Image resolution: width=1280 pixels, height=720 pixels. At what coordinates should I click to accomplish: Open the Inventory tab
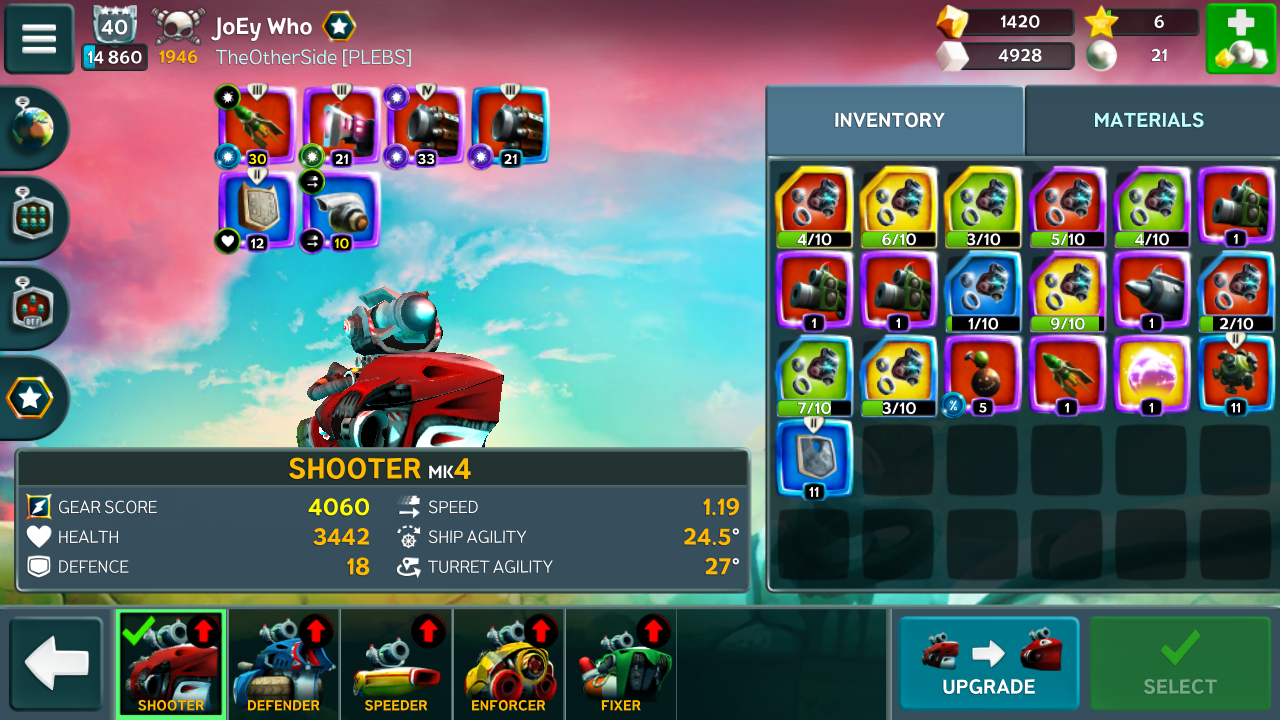click(889, 120)
